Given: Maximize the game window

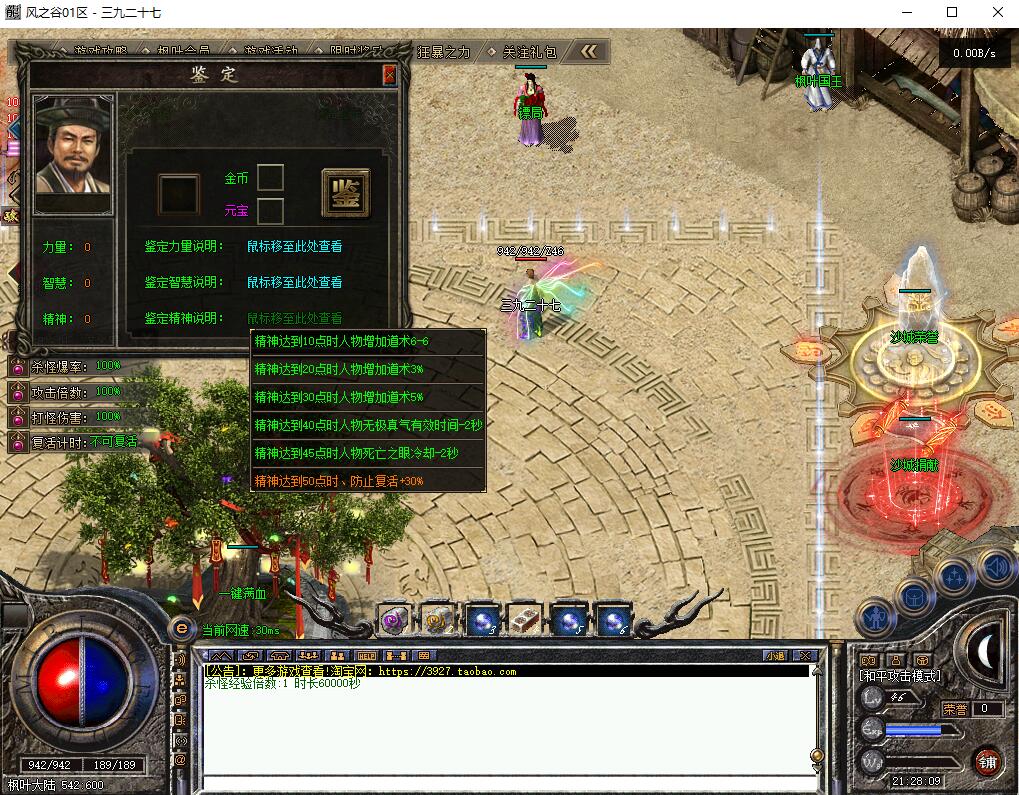Looking at the screenshot, I should [x=951, y=13].
